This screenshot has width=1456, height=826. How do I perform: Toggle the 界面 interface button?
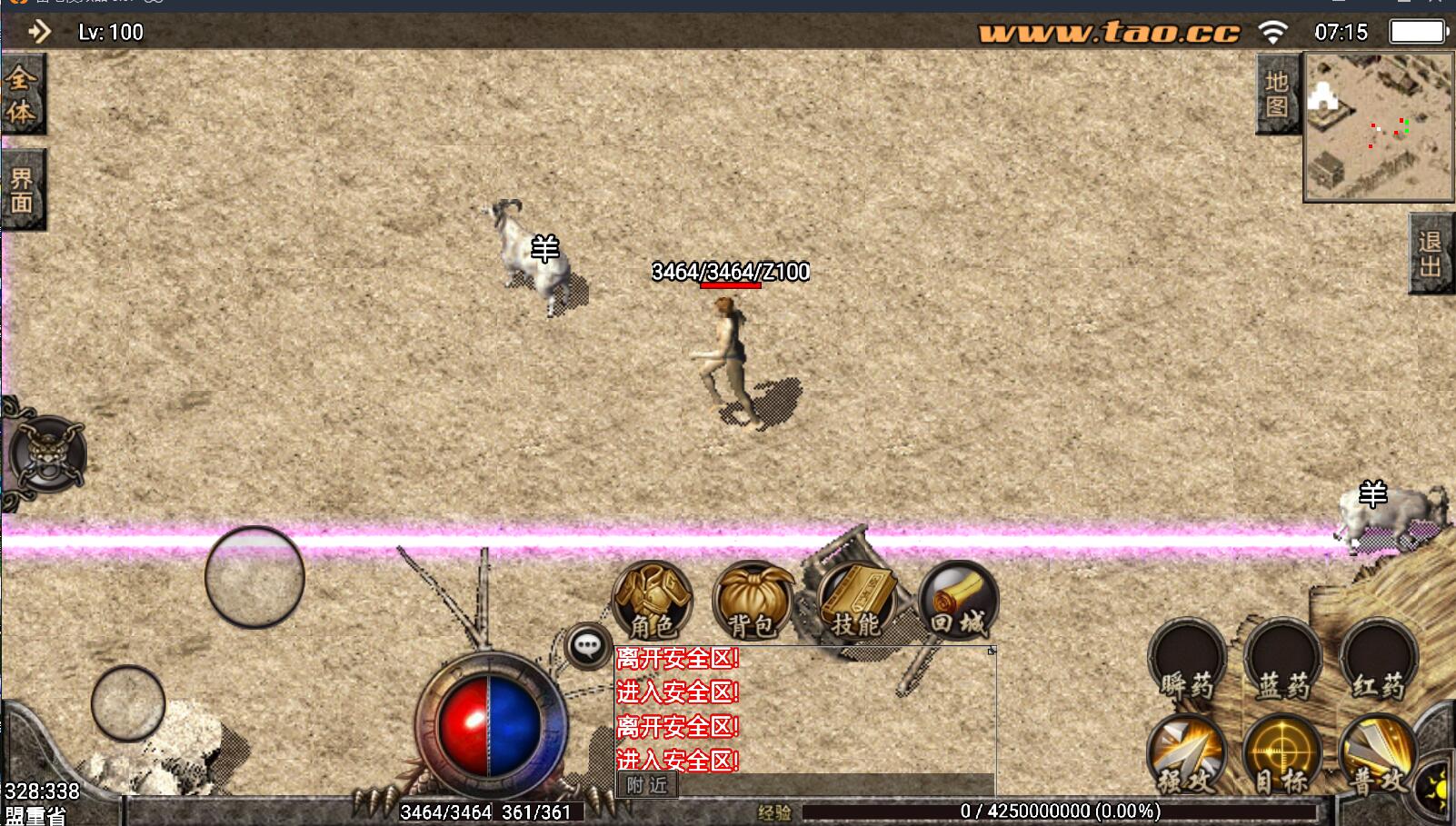point(22,190)
